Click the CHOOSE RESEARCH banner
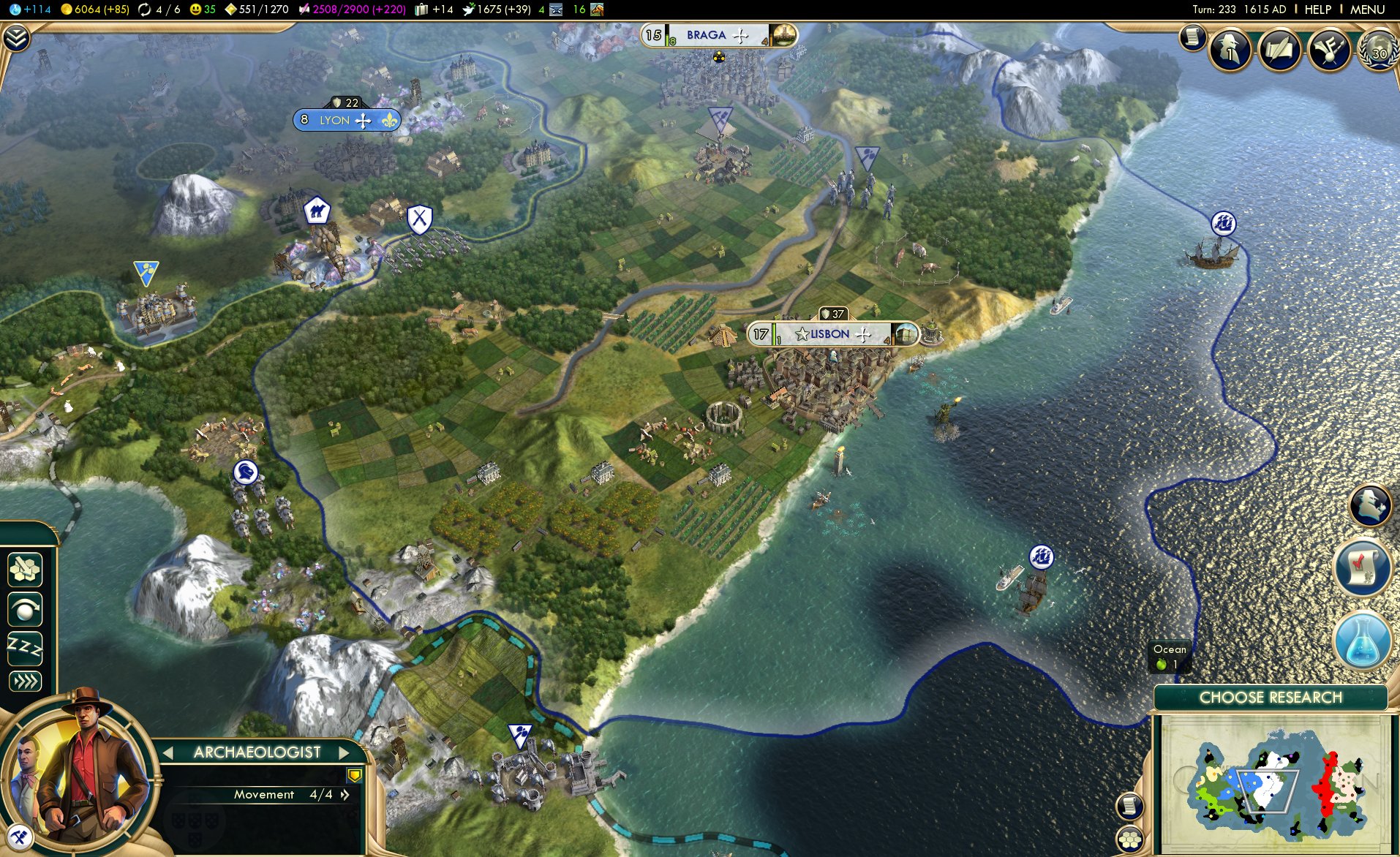This screenshot has width=1400, height=857. coord(1273,698)
